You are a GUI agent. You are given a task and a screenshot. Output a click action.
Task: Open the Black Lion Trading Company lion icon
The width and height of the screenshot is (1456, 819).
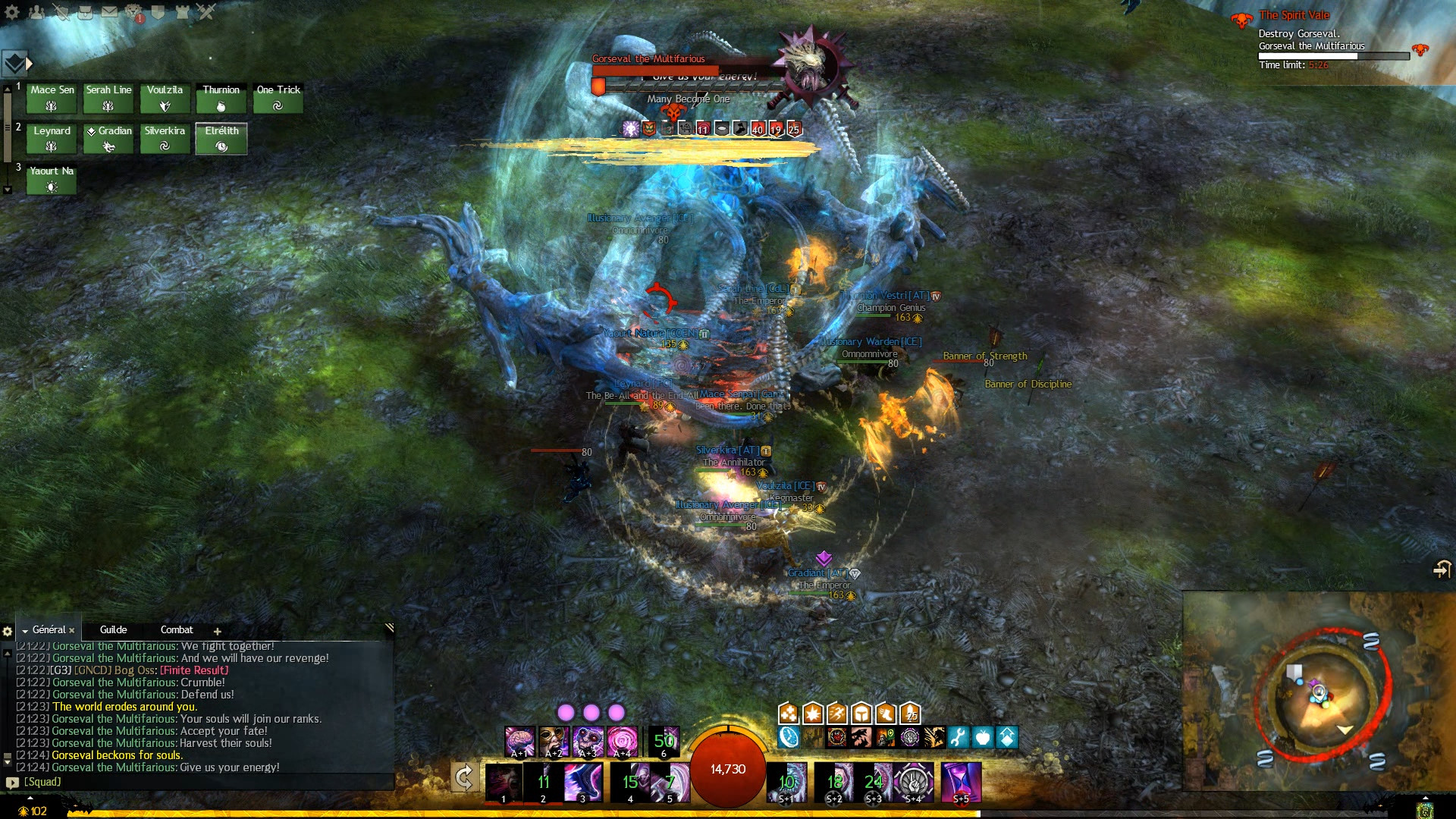134,12
